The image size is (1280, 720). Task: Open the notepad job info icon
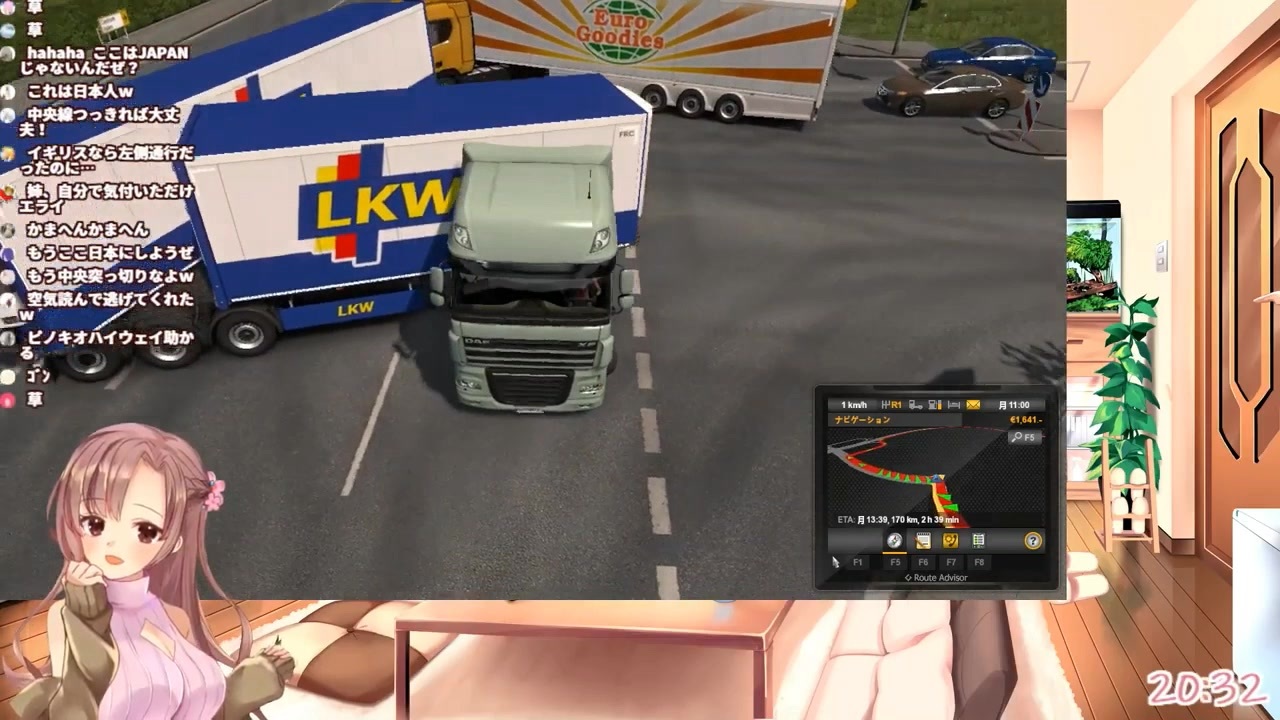point(924,541)
